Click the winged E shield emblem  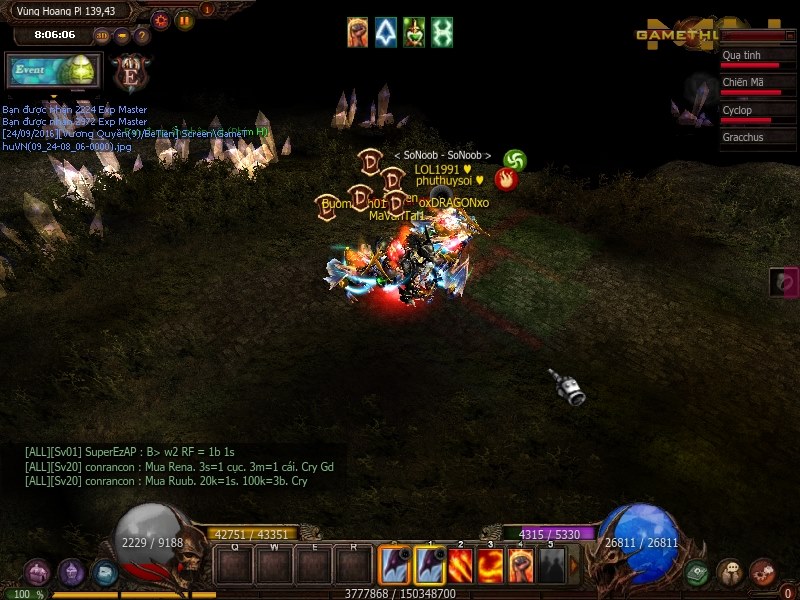pyautogui.click(x=130, y=72)
